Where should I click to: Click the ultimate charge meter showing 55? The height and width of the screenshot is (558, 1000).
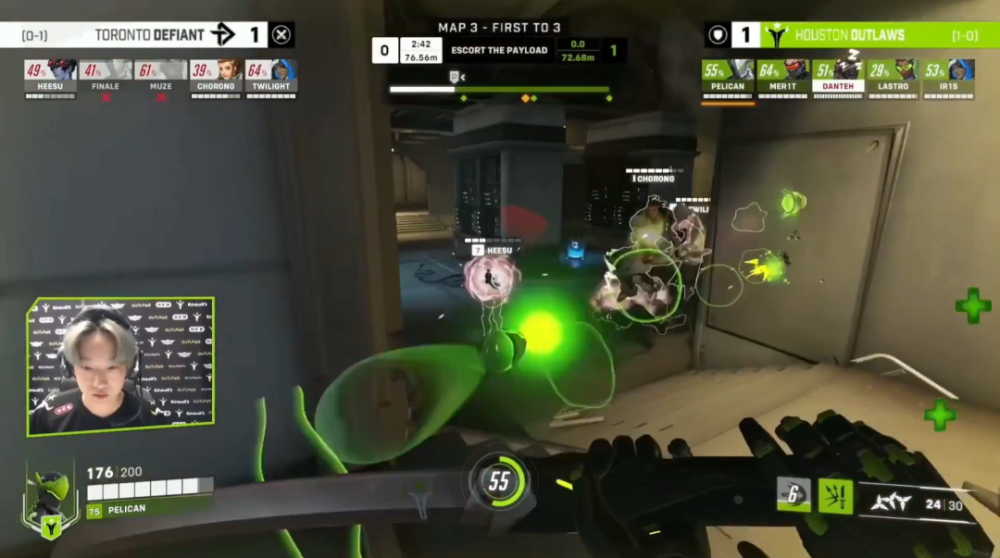coord(499,482)
